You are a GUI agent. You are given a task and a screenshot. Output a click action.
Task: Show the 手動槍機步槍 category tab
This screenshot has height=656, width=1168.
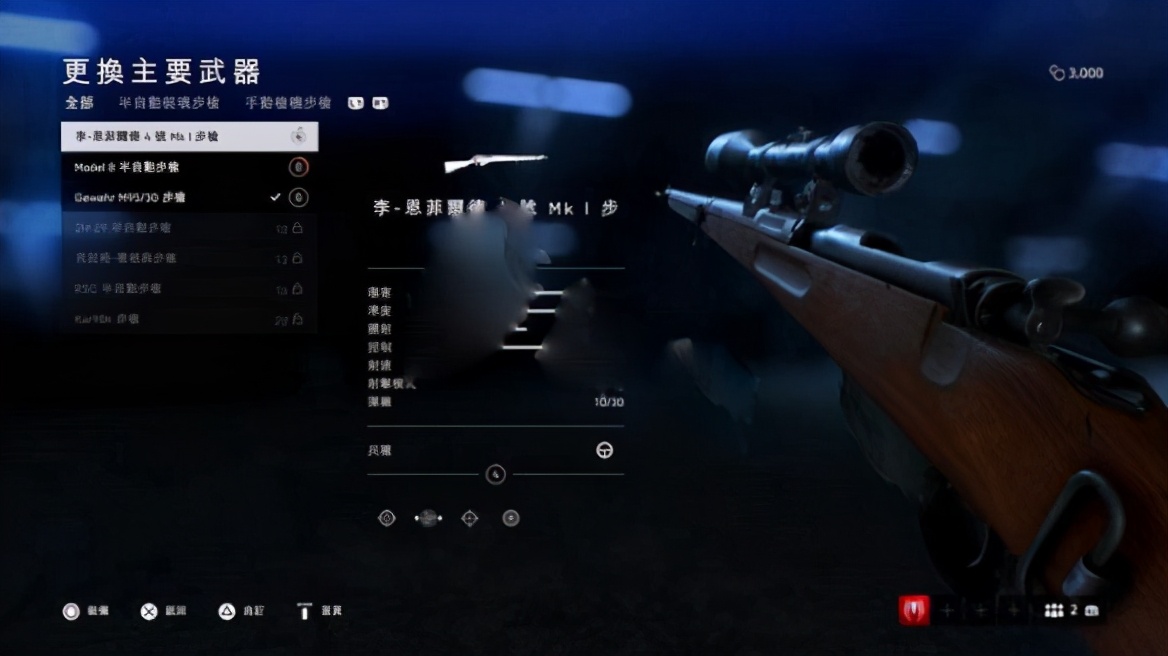click(x=289, y=103)
